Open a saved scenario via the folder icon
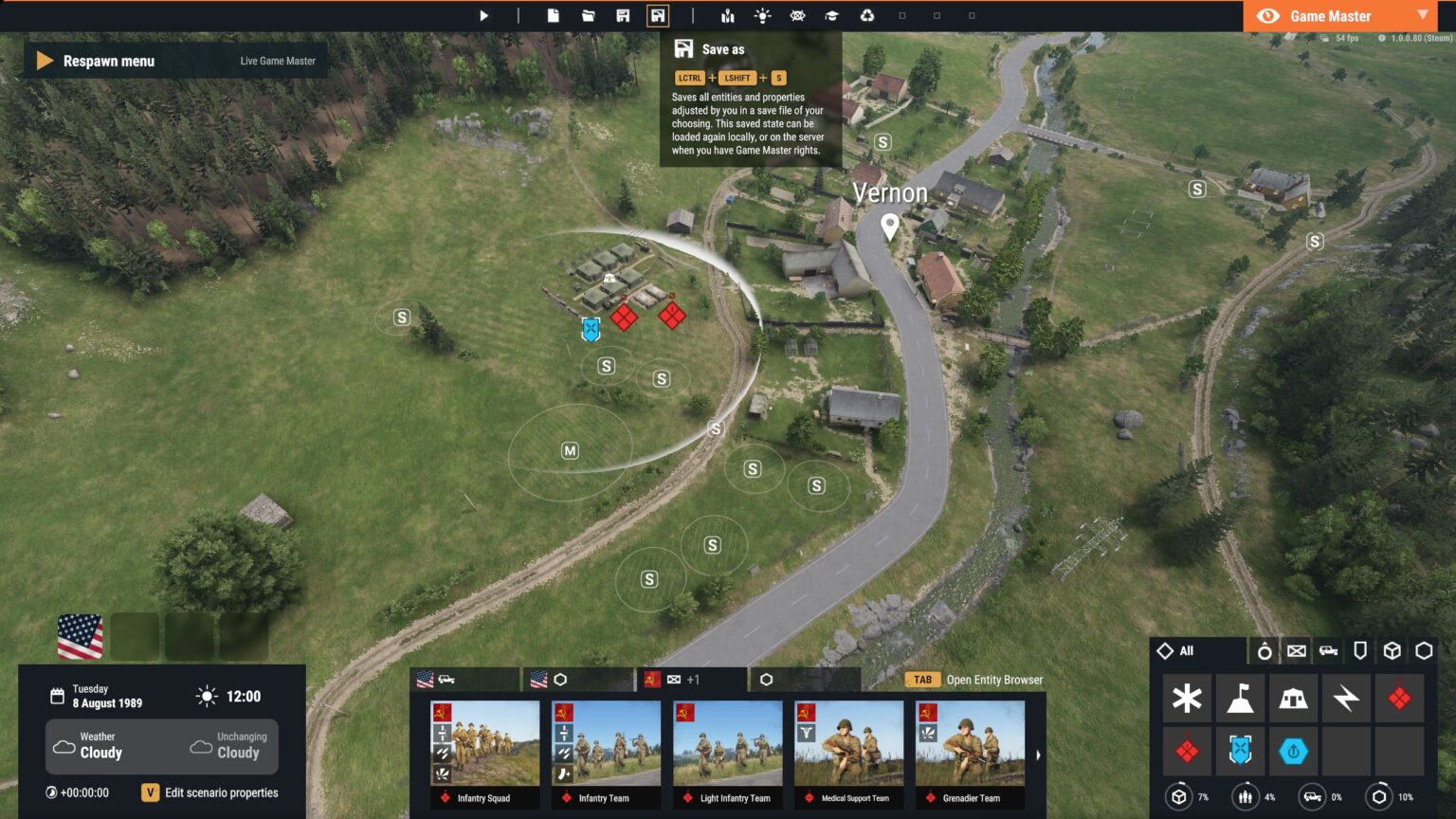The height and width of the screenshot is (819, 1456). [588, 15]
